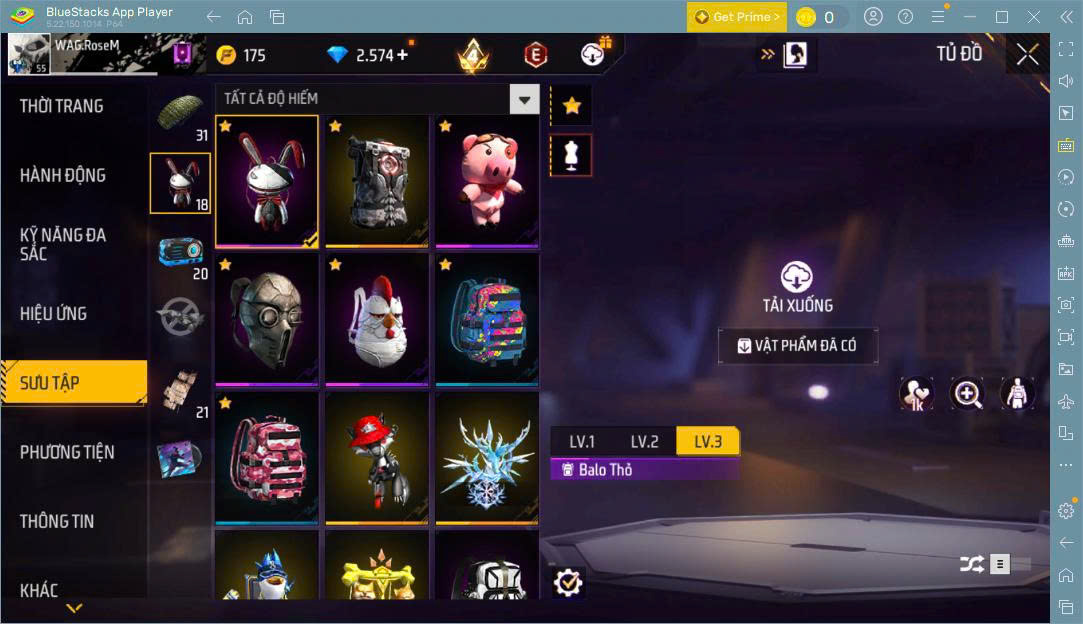Pick the pink camo backpack

pos(267,457)
